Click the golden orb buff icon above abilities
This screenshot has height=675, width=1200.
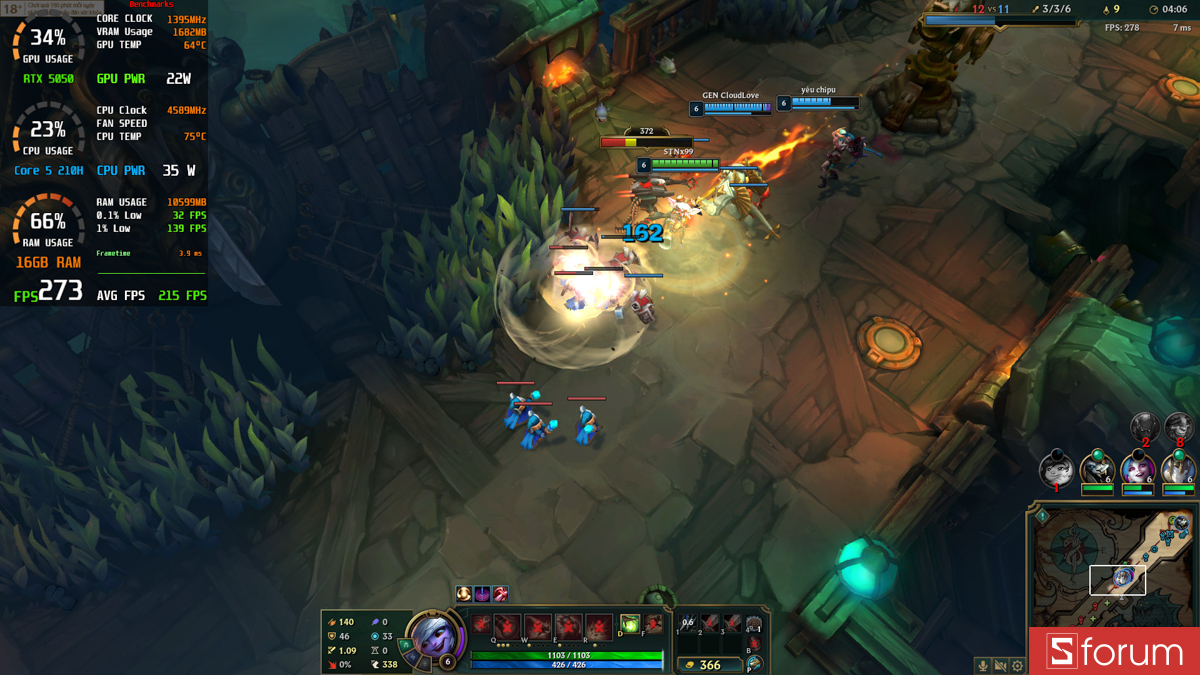point(464,594)
